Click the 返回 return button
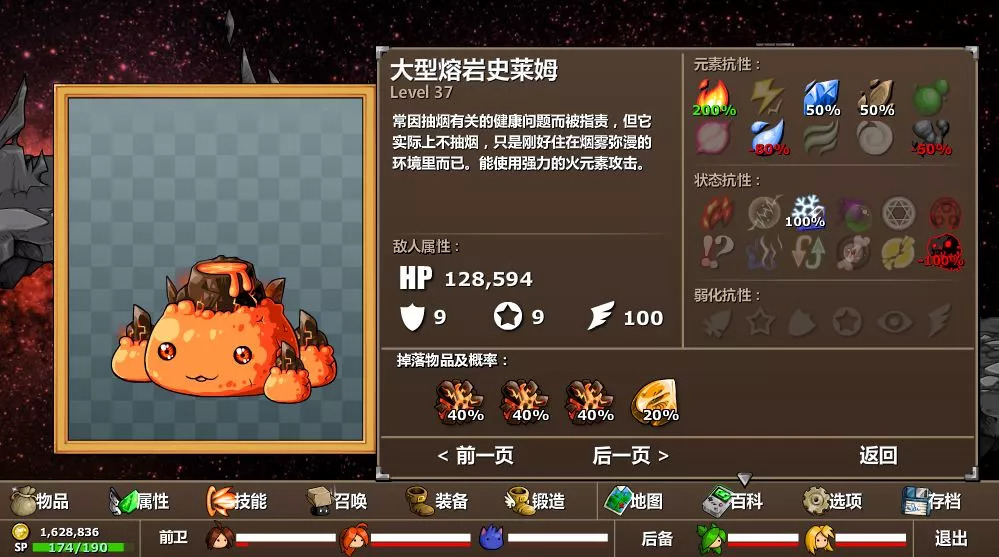Image resolution: width=999 pixels, height=557 pixels. point(878,456)
